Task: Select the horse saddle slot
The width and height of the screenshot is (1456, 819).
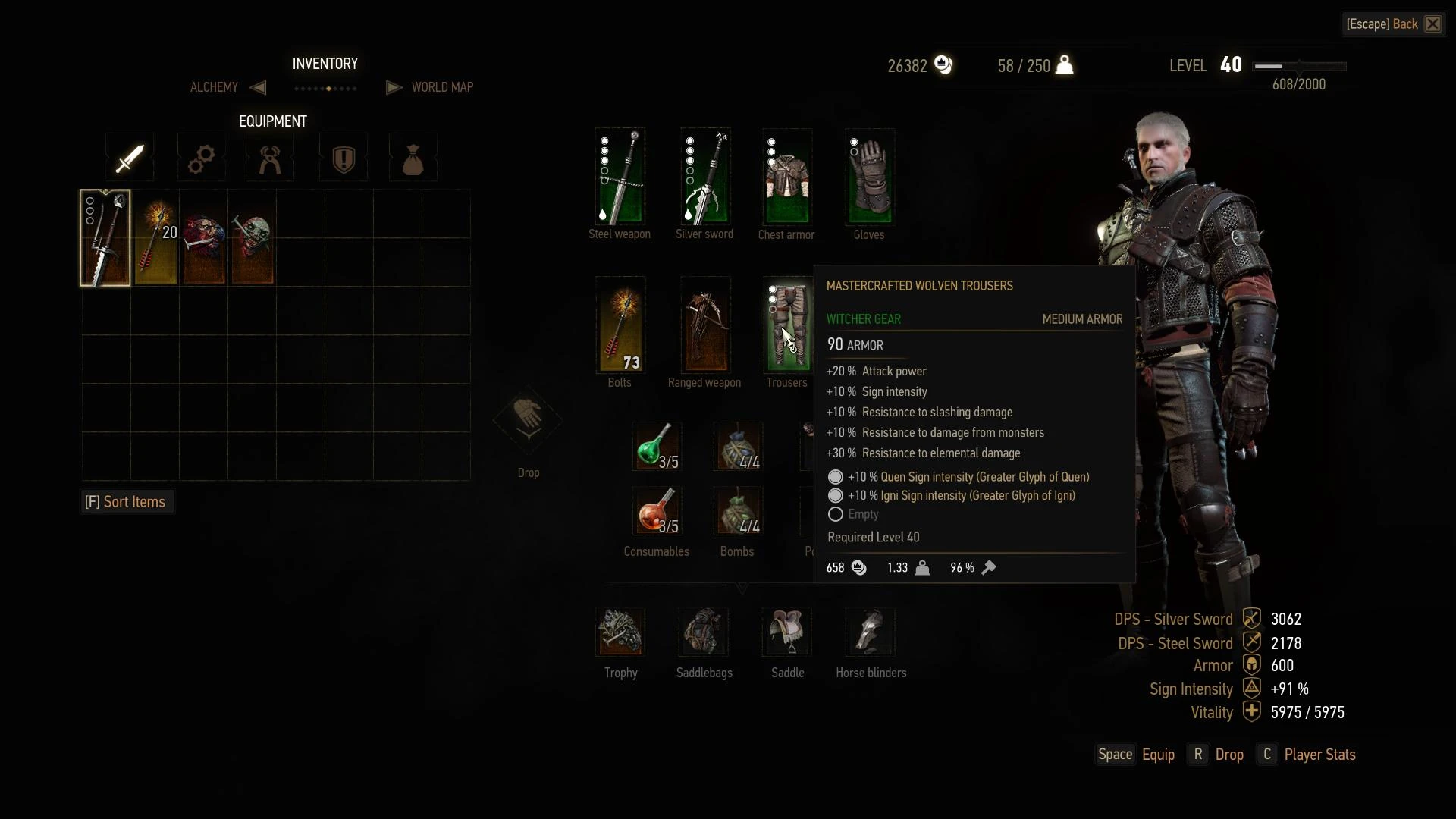Action: (787, 632)
